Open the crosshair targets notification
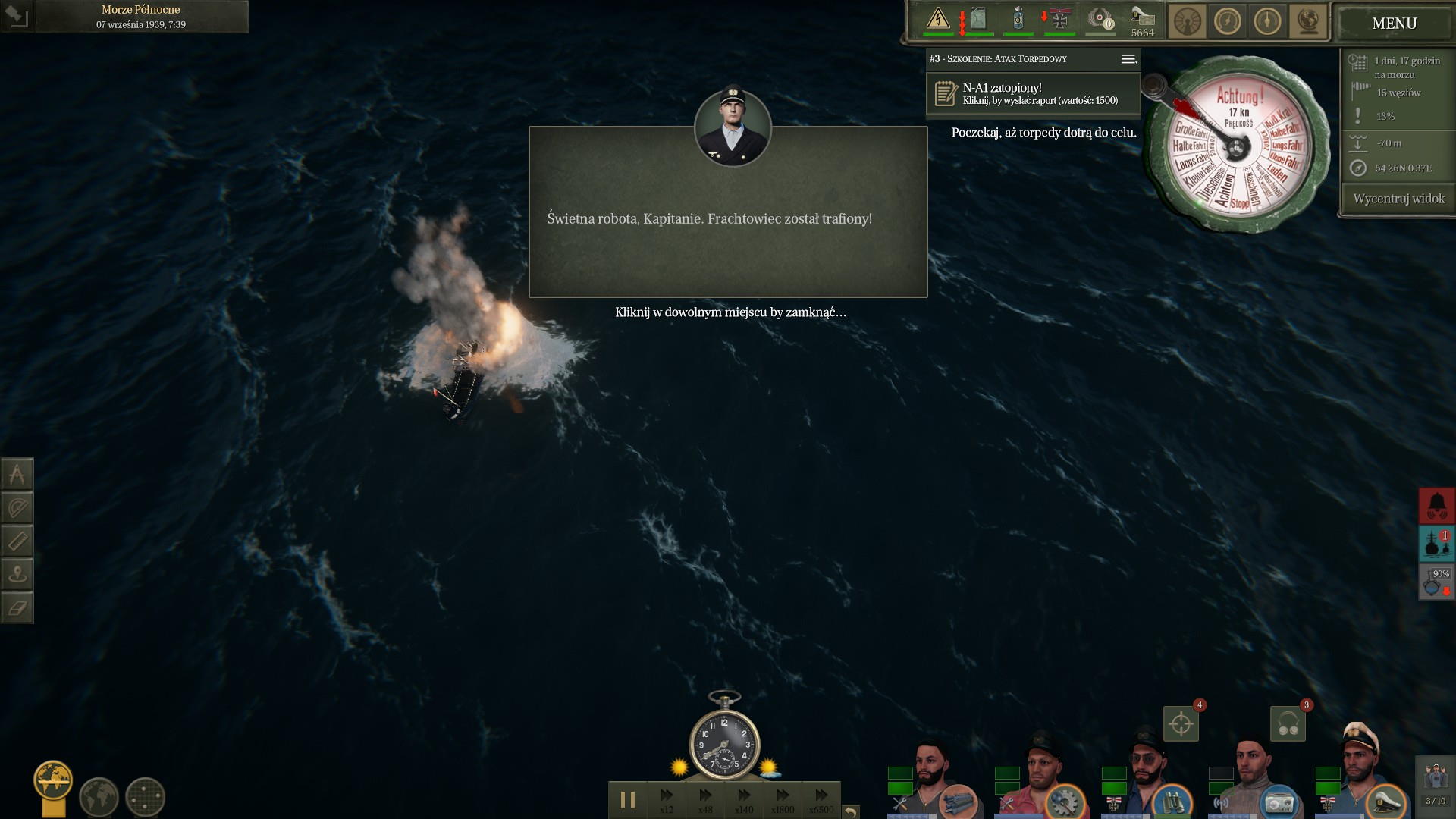 coord(1181,723)
